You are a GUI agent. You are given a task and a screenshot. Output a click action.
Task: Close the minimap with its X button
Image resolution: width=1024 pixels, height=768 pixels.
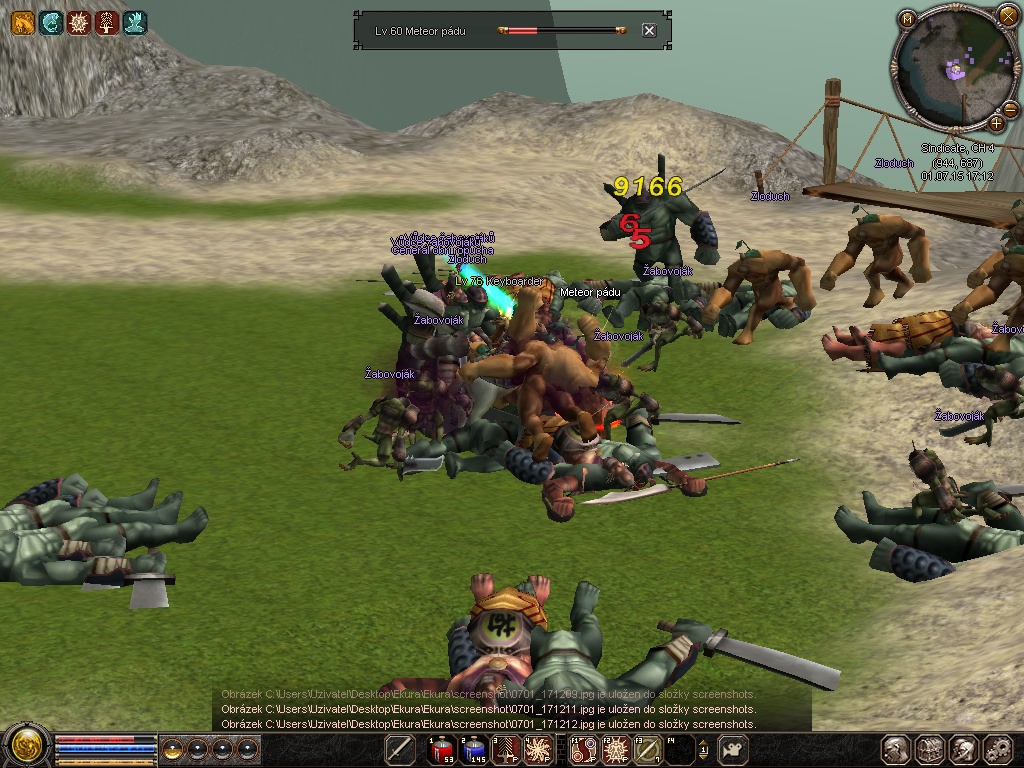point(1007,16)
